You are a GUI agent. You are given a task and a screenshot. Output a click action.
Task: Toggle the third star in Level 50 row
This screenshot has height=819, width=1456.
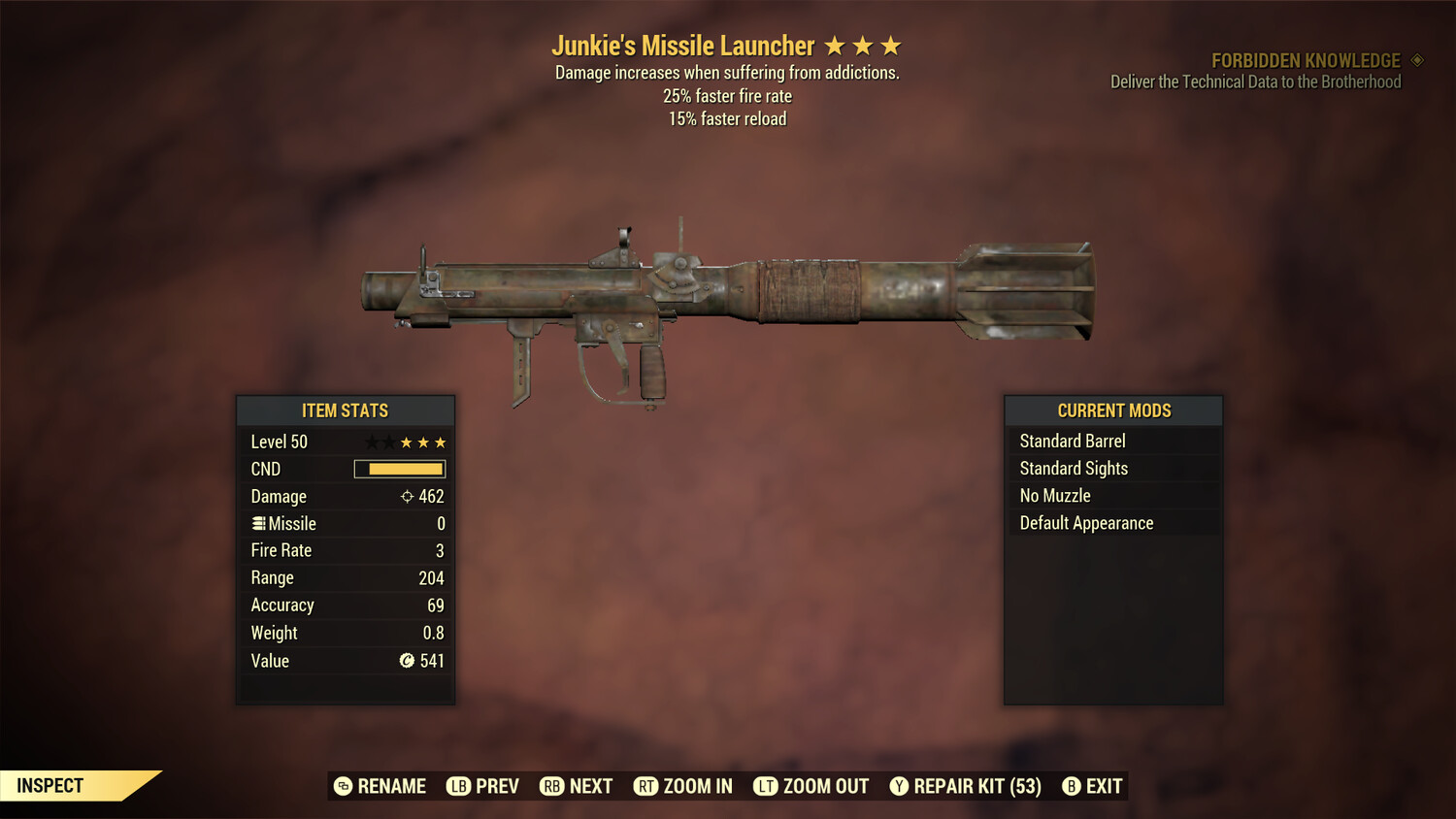click(407, 442)
